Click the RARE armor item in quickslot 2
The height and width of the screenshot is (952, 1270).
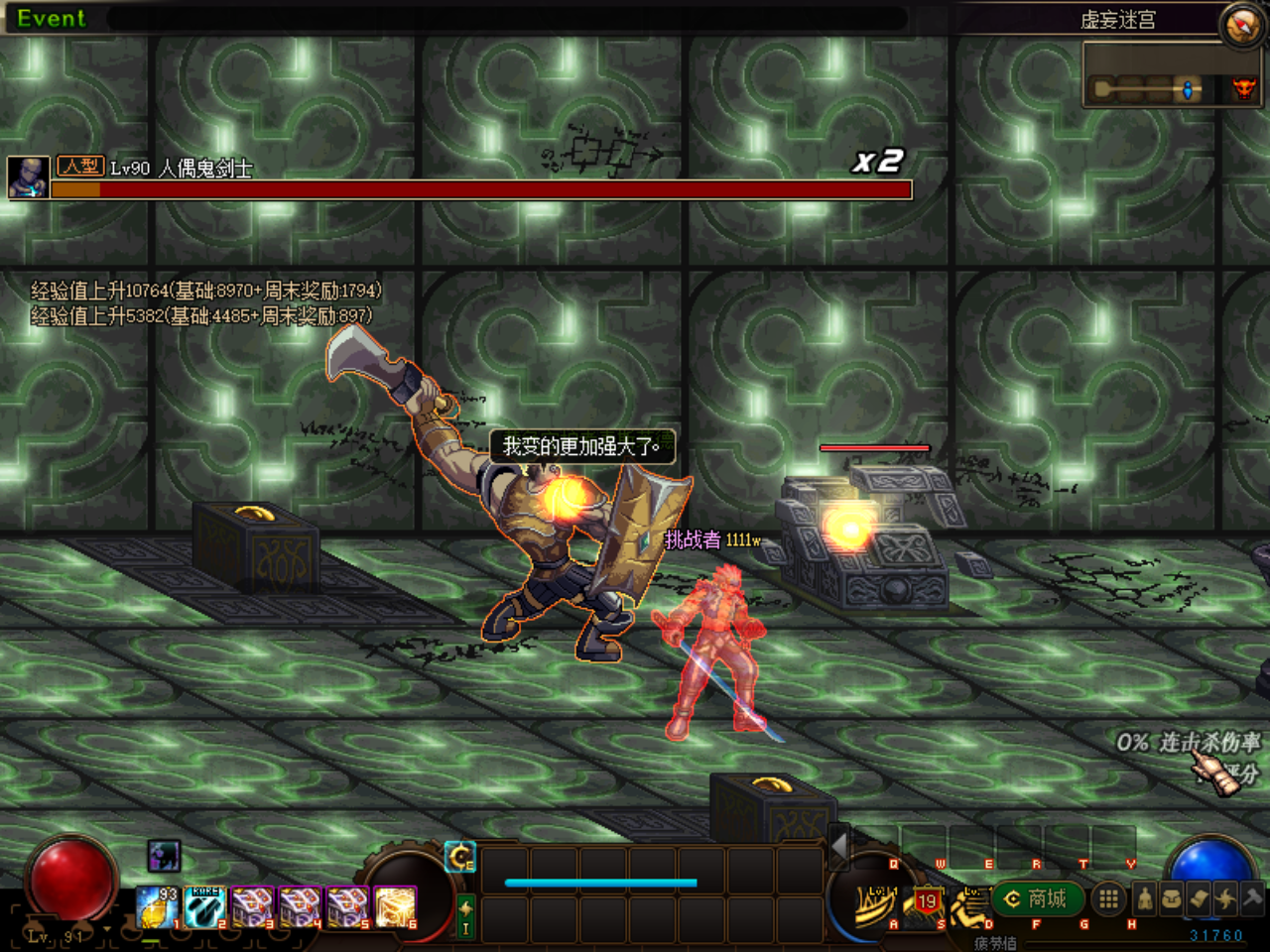tap(203, 906)
